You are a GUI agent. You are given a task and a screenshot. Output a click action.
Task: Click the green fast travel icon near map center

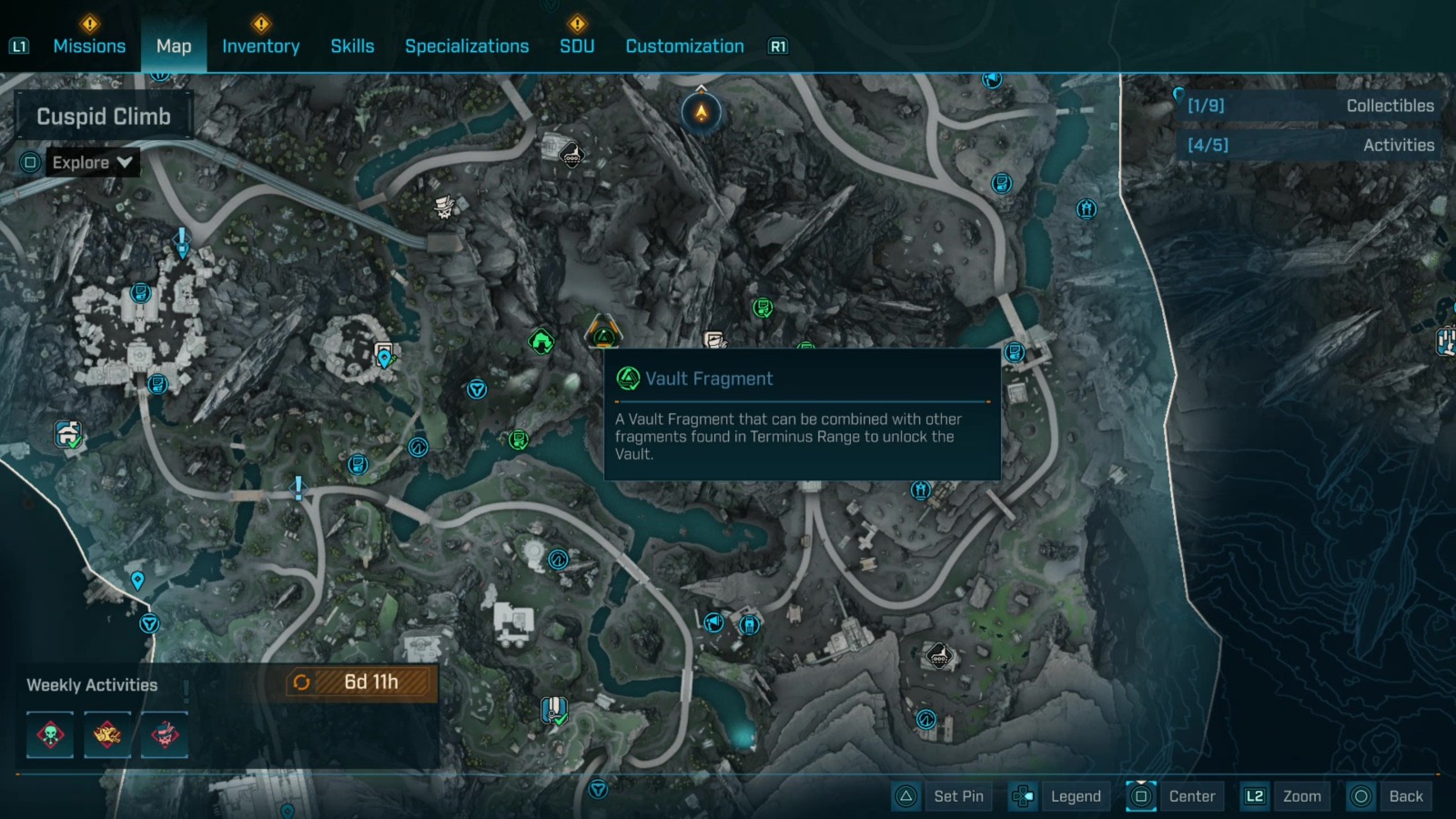(x=541, y=343)
